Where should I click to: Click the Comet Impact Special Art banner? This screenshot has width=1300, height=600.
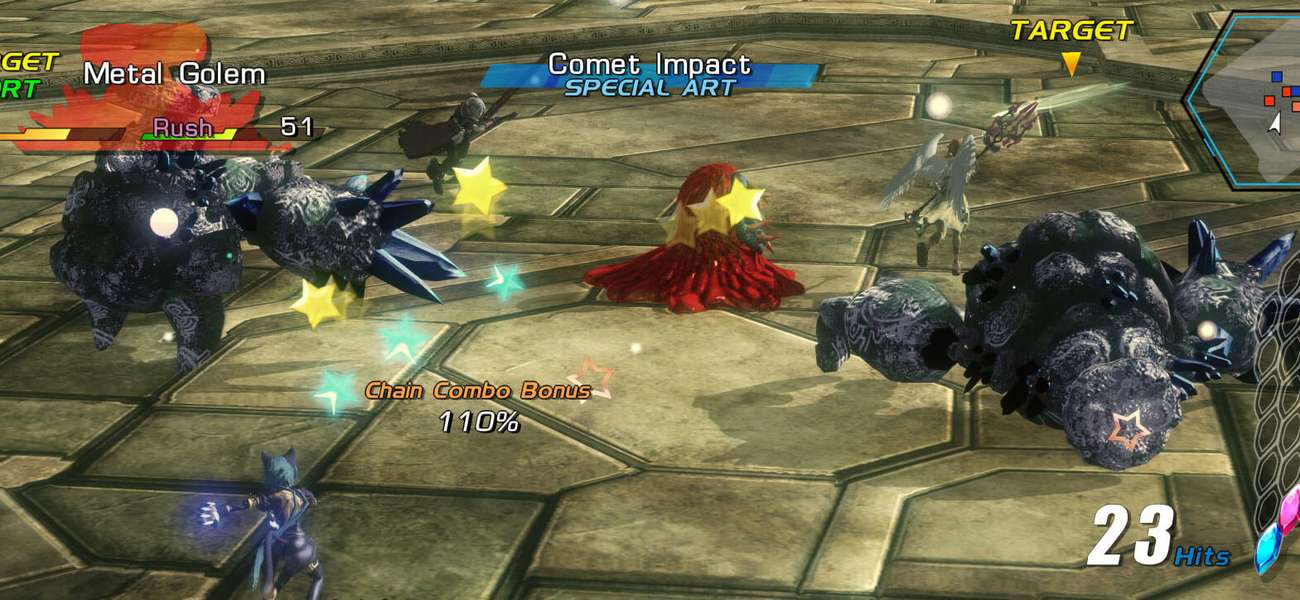650,76
